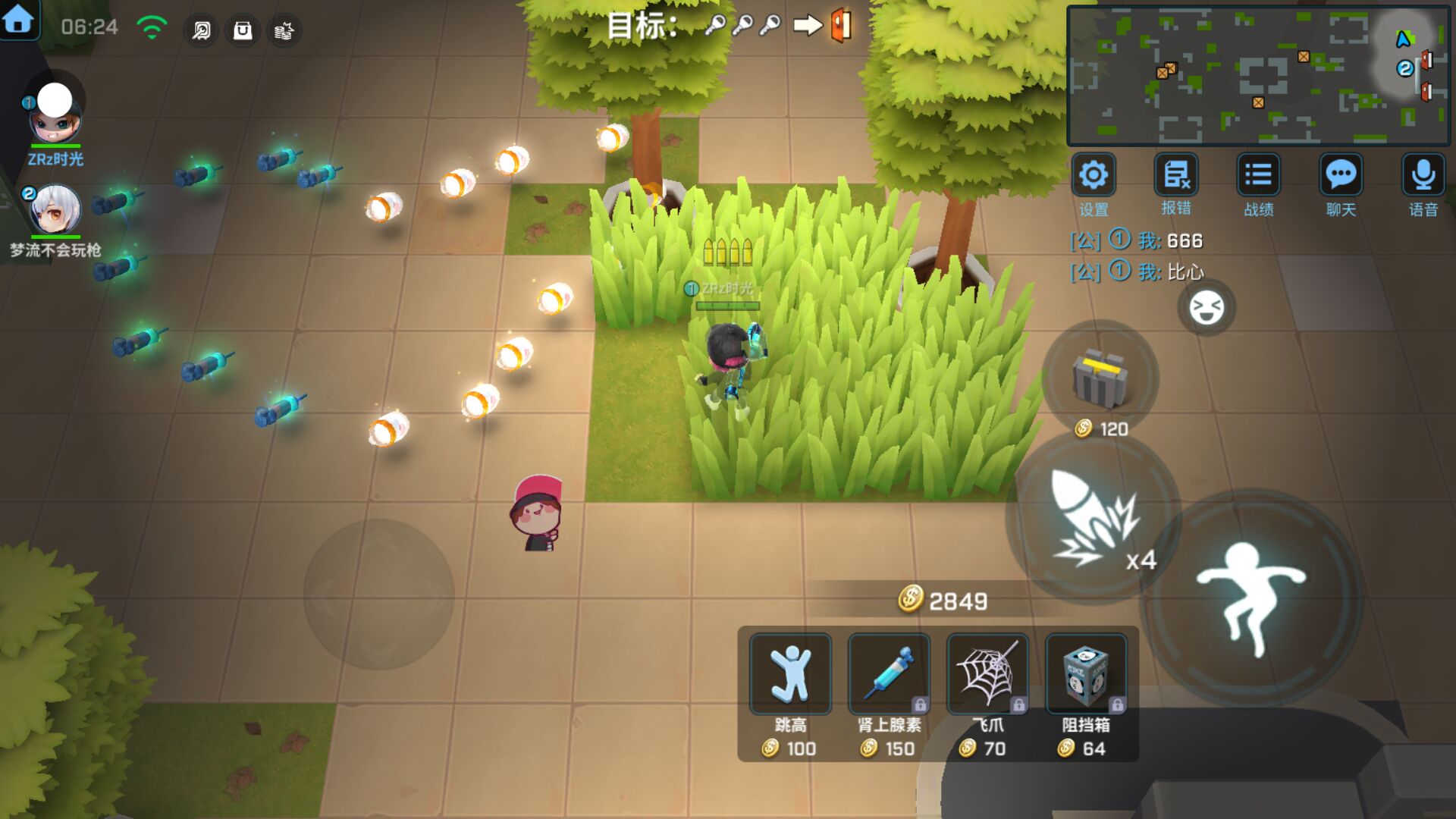This screenshot has width=1456, height=819.
Task: Show the 战绩 scoreboard list
Action: [1258, 176]
